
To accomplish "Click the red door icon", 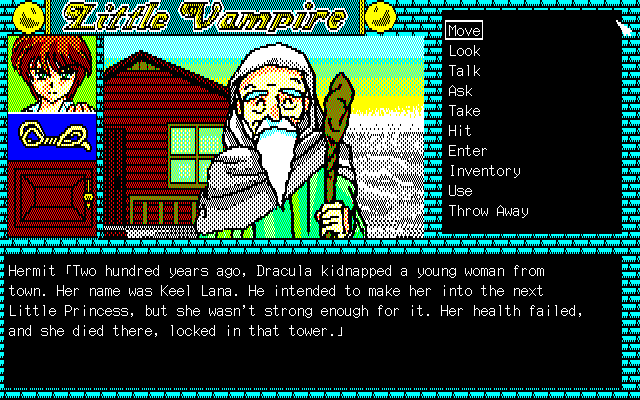I will pos(52,198).
